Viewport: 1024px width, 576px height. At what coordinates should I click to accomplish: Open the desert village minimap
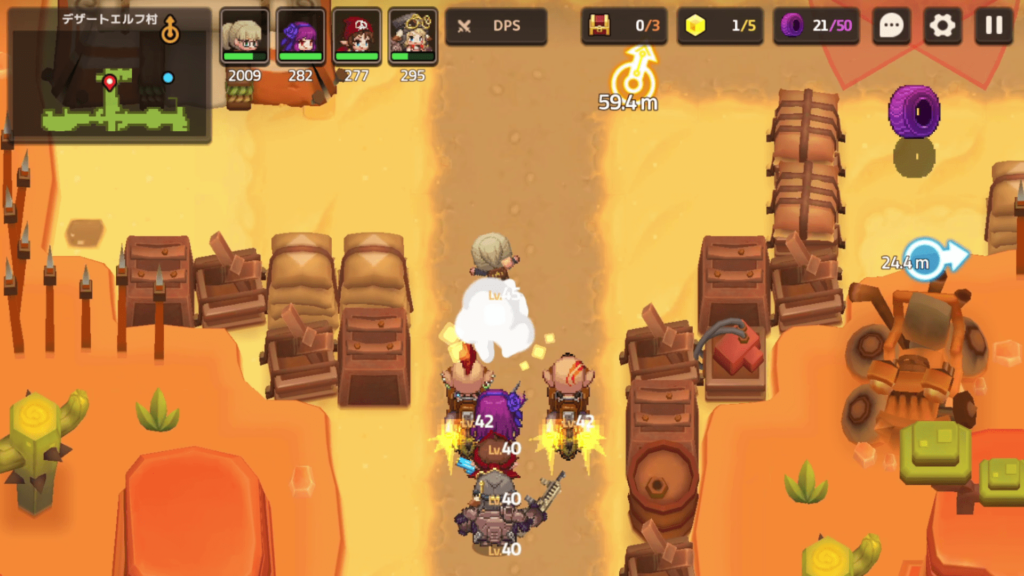click(108, 75)
